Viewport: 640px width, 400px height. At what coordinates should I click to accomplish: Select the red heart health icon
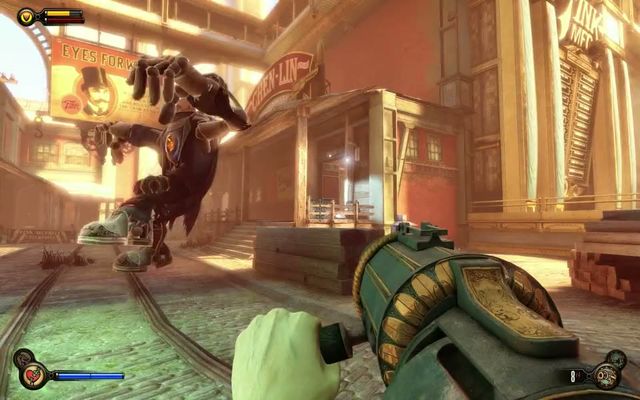point(33,375)
